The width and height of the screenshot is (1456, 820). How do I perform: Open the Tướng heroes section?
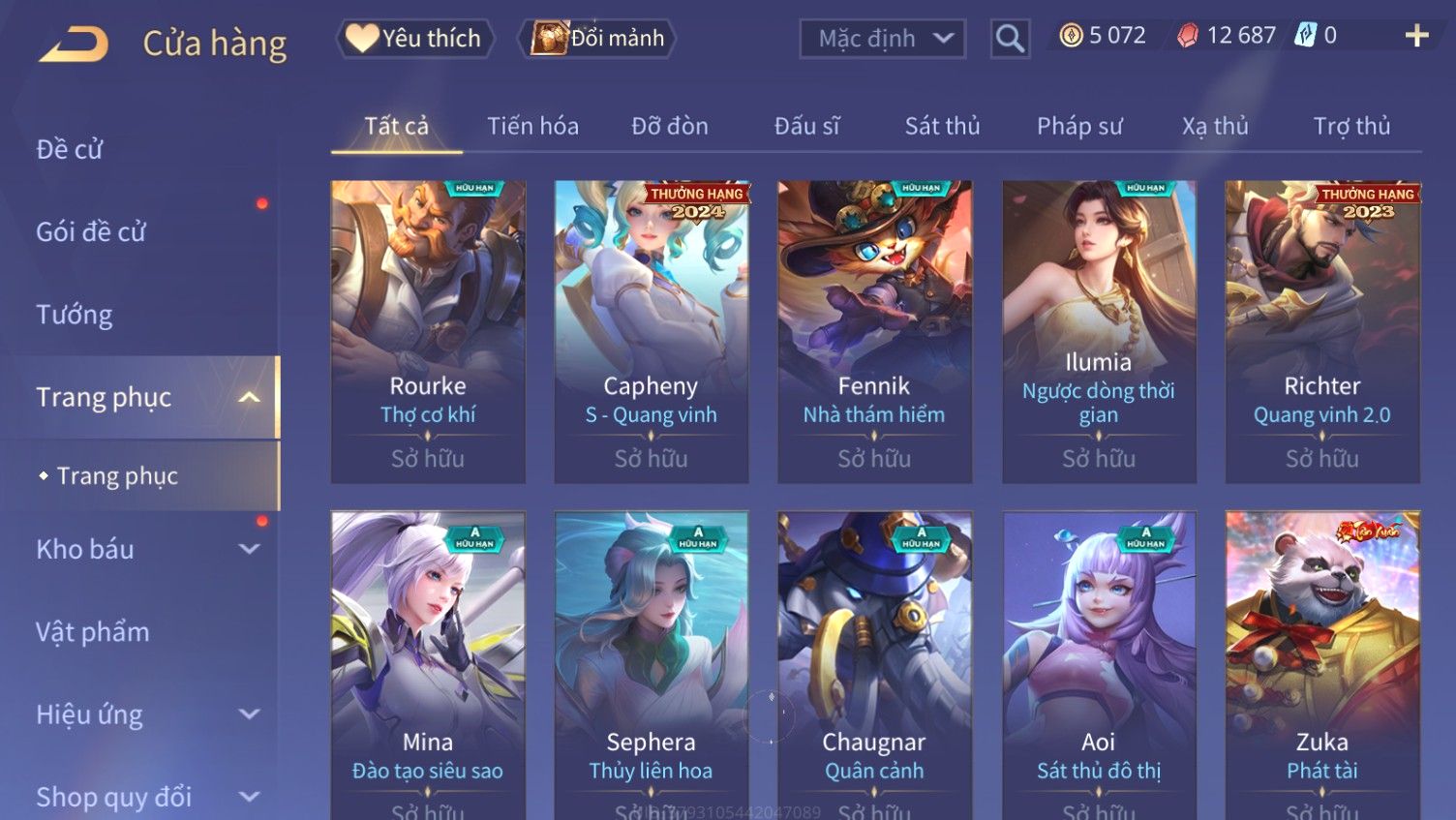tap(75, 315)
